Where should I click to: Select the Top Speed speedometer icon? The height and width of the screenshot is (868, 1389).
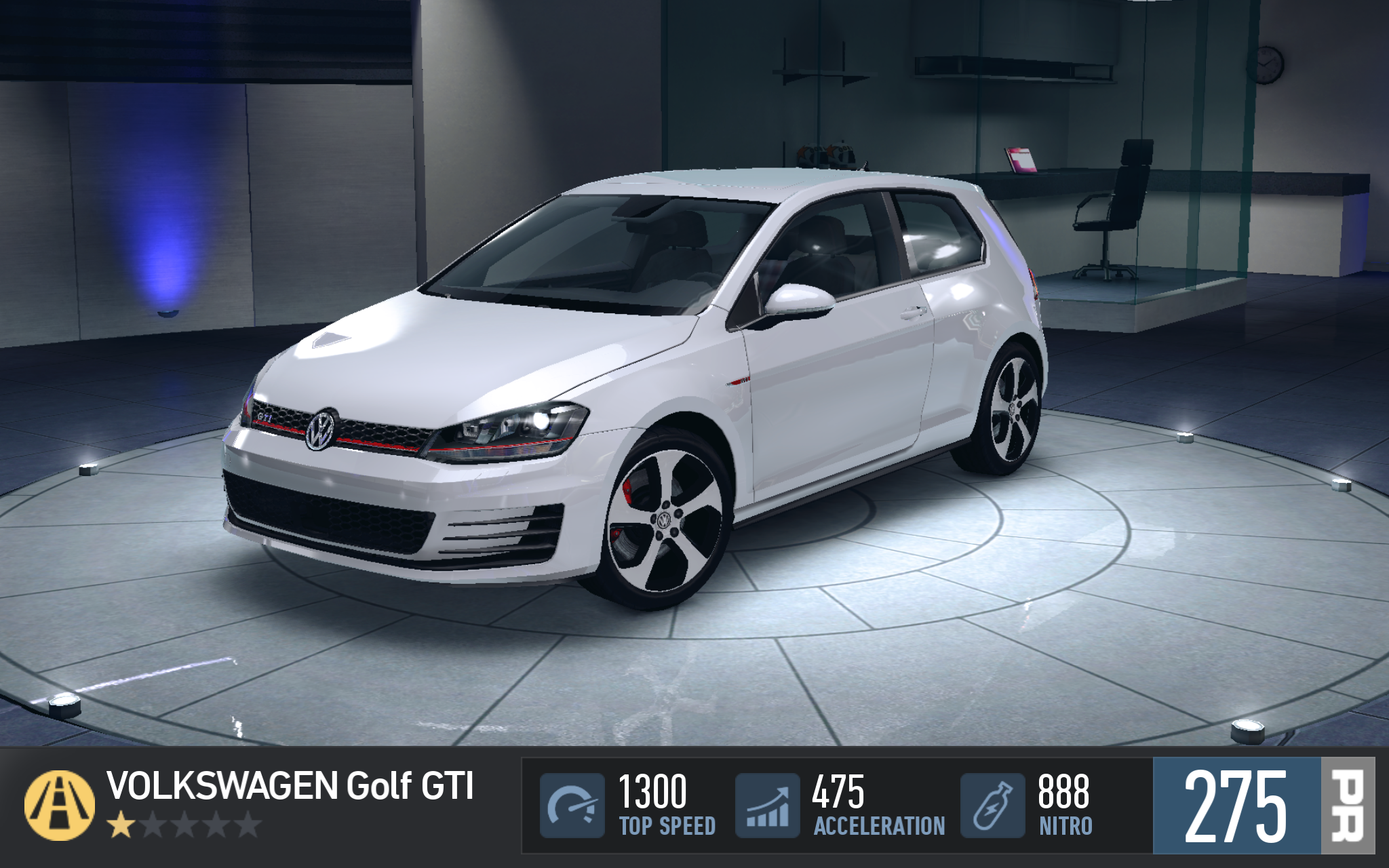pyautogui.click(x=572, y=806)
